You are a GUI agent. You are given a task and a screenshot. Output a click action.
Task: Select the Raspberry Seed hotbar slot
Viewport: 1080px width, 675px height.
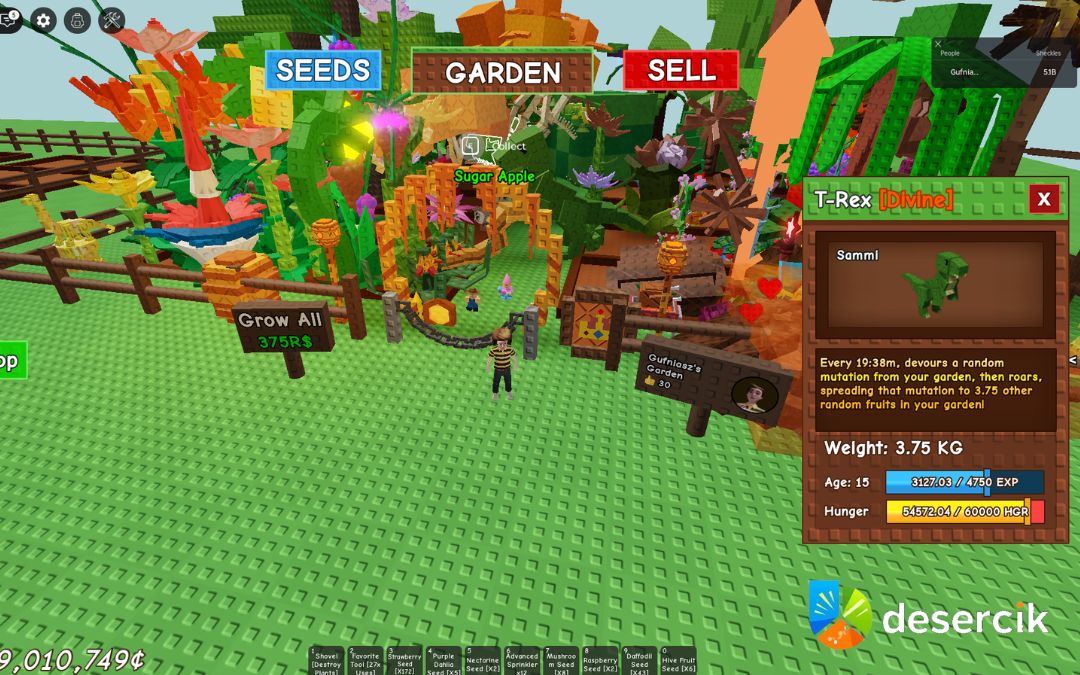[599, 661]
